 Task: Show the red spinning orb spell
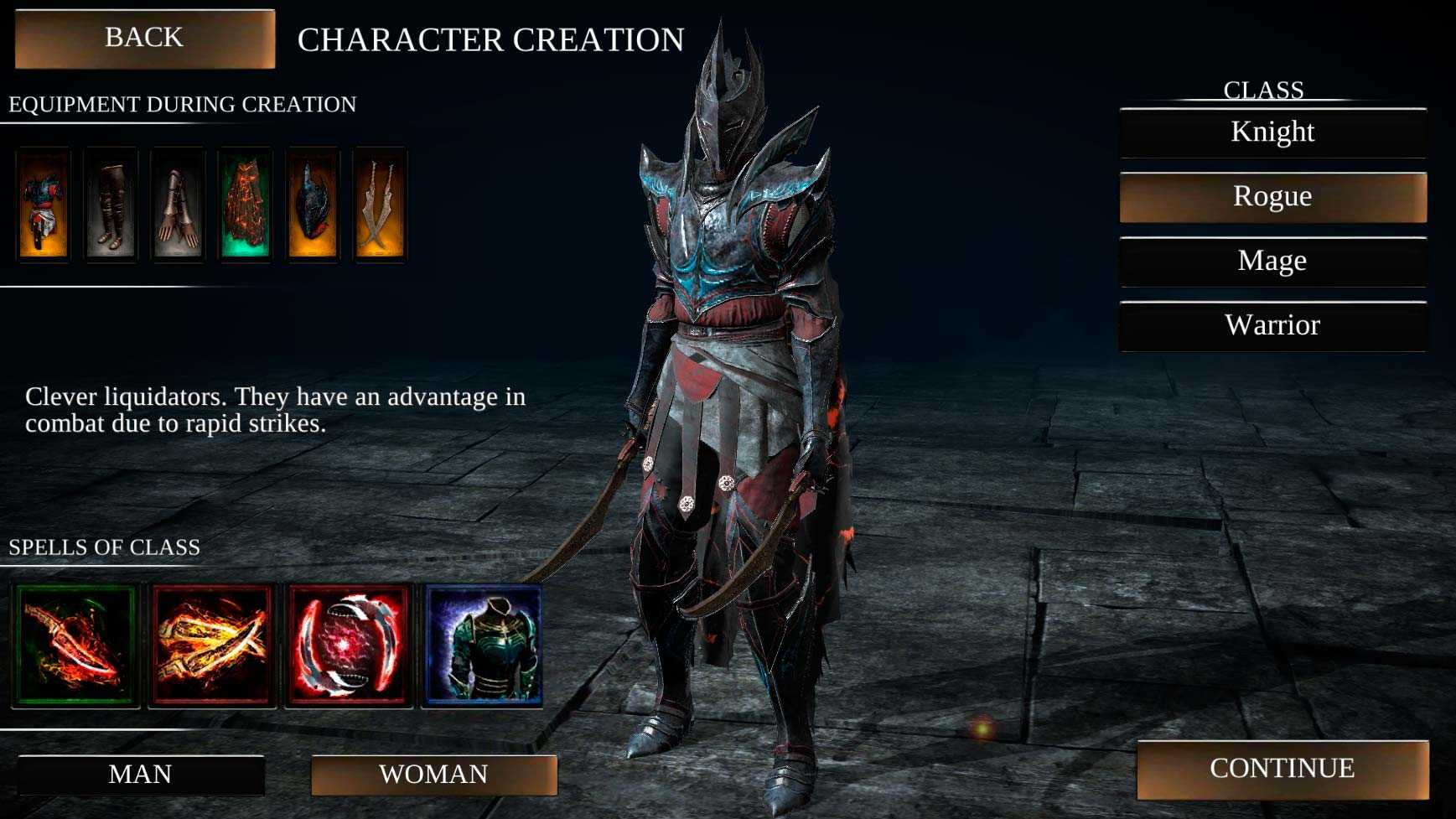point(349,645)
